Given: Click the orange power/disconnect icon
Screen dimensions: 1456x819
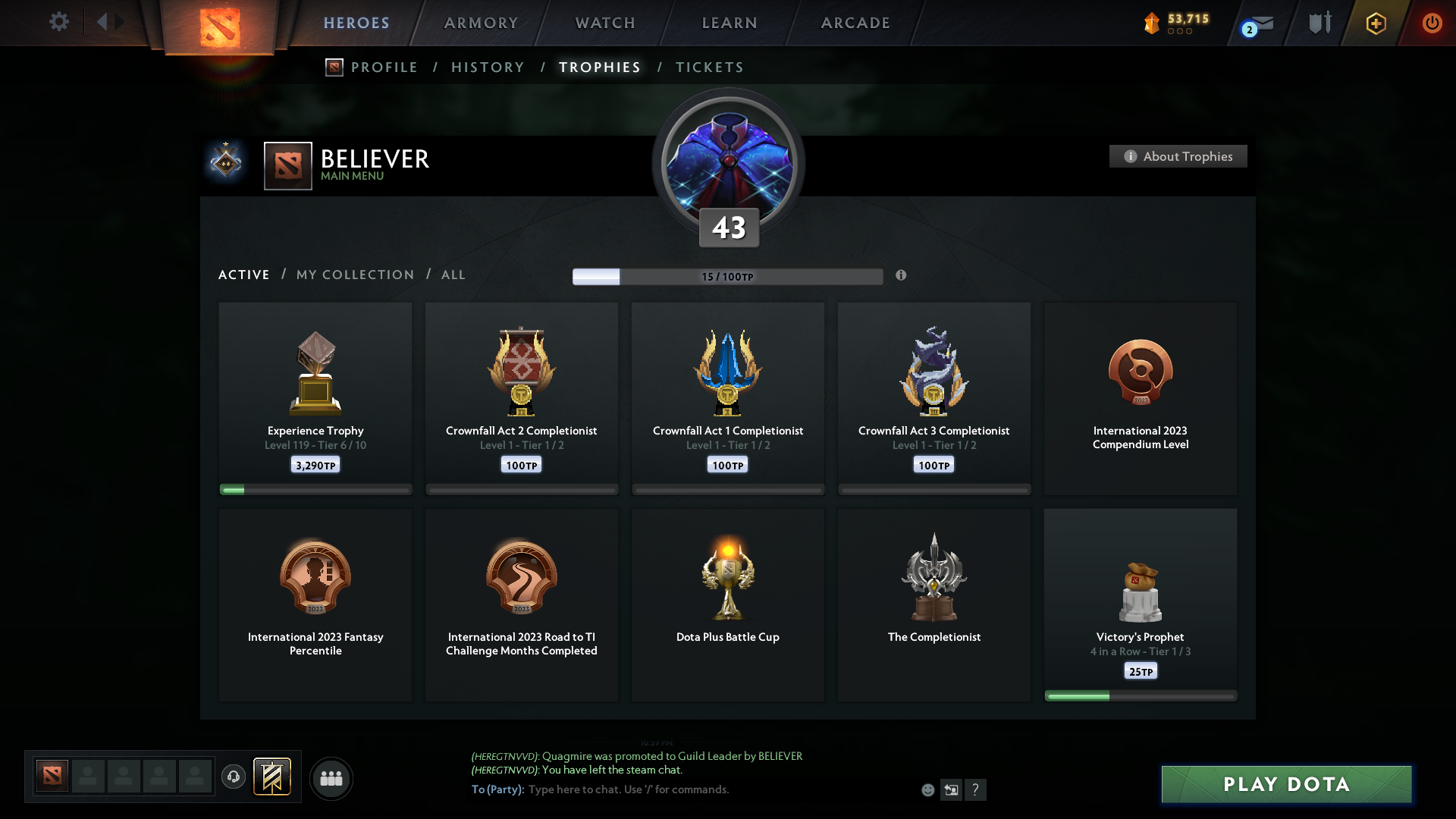Looking at the screenshot, I should pyautogui.click(x=1432, y=23).
